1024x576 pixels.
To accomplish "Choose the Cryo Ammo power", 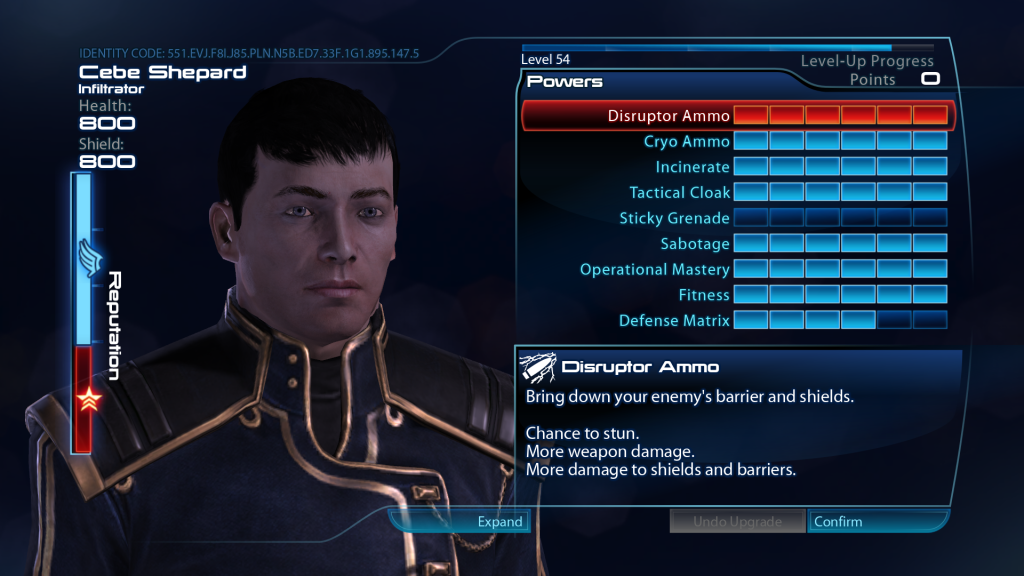I will click(686, 142).
